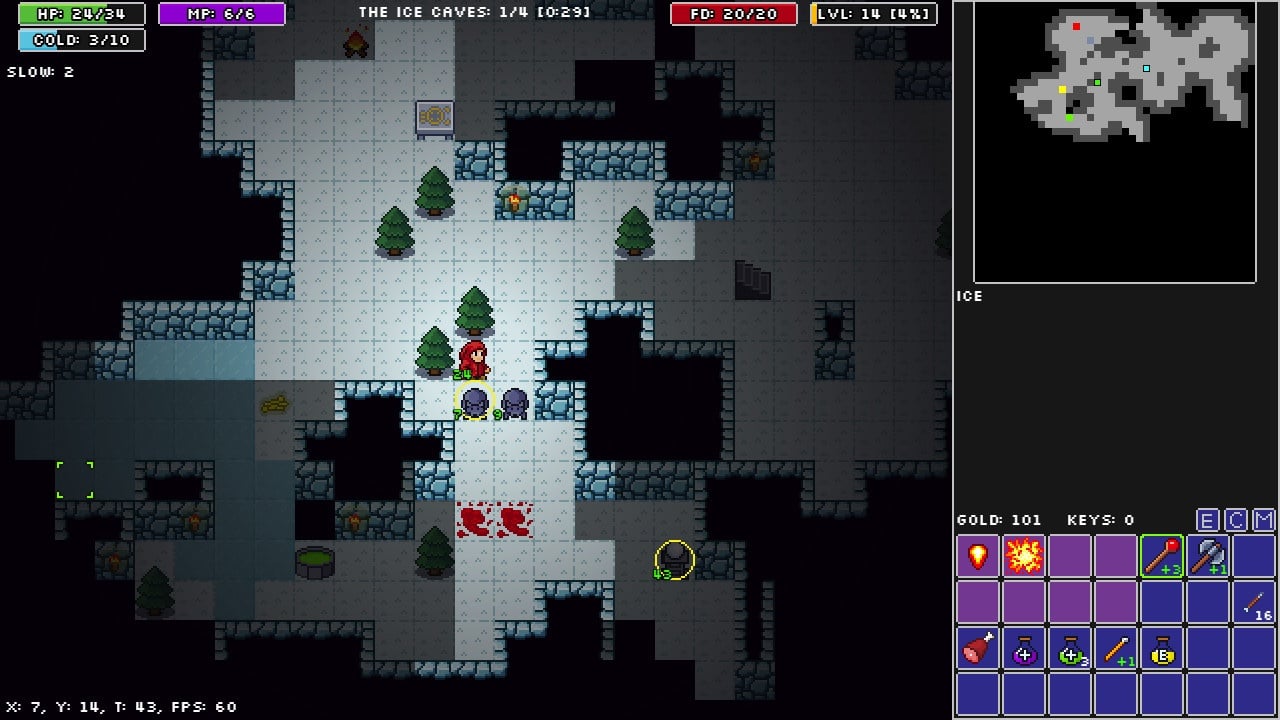Use the yellow E potion
This screenshot has height=720, width=1280.
coord(1162,648)
